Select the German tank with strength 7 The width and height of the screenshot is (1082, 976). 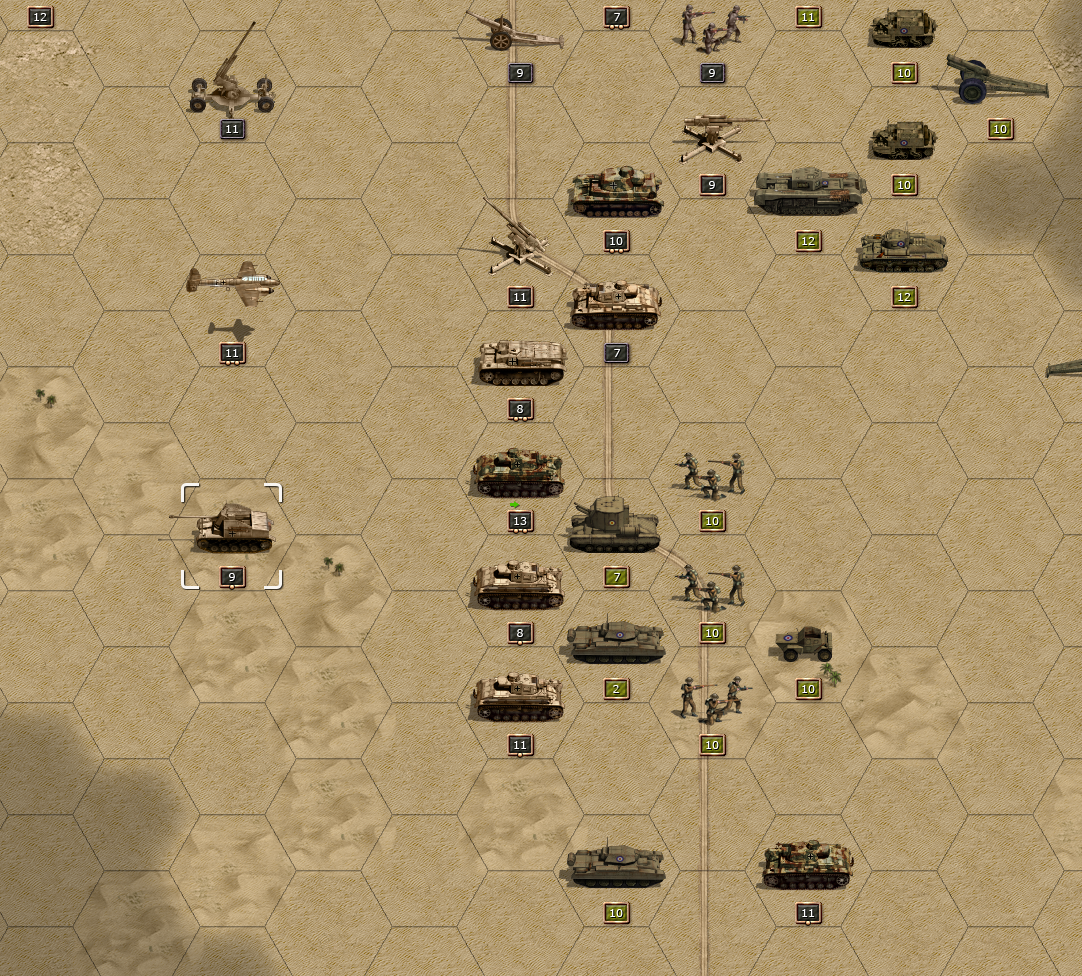pos(615,305)
